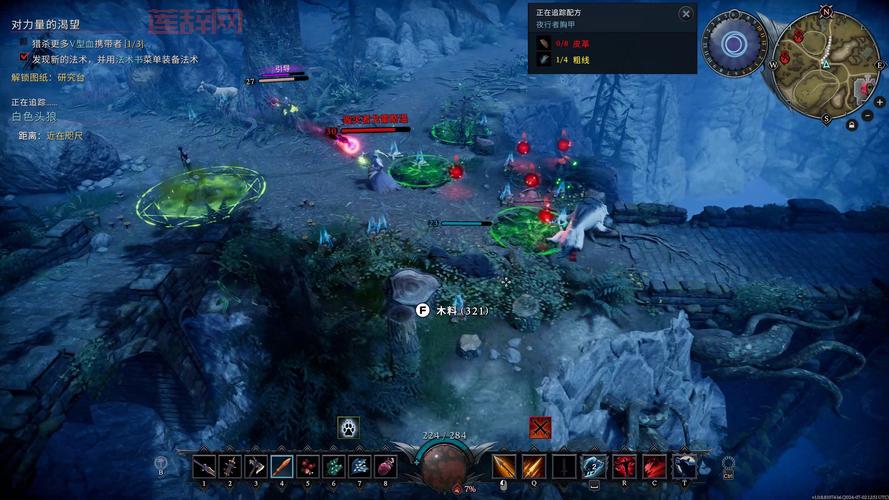Click the White Wolf tracking objective
This screenshot has height=500, width=889.
(x=36, y=117)
